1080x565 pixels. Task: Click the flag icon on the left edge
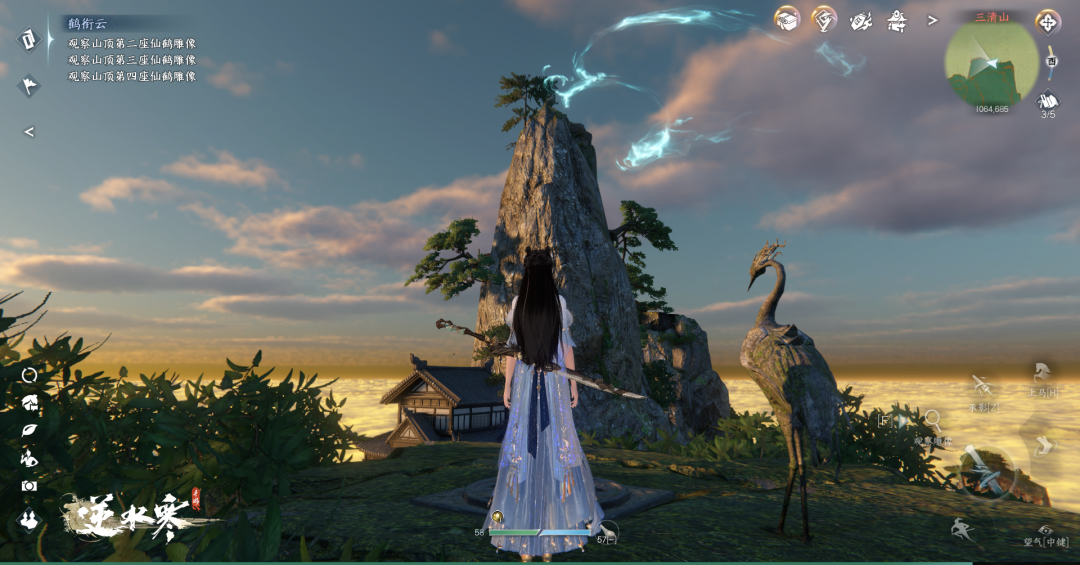[x=30, y=85]
